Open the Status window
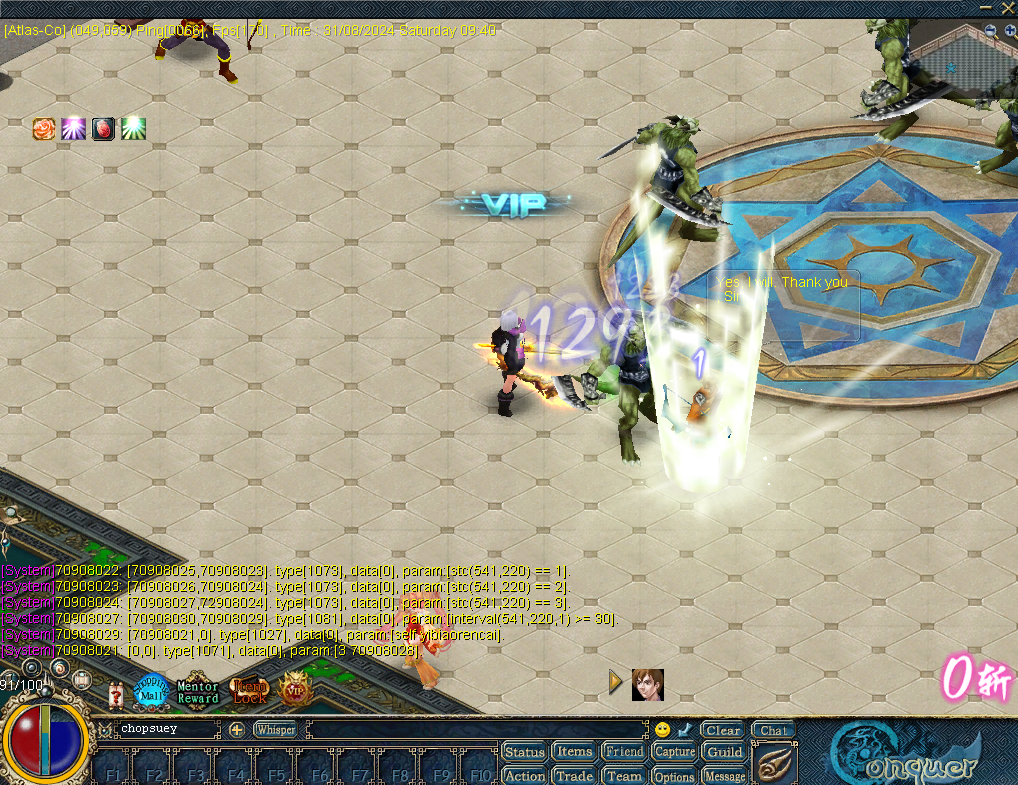The height and width of the screenshot is (785, 1018). coord(524,752)
